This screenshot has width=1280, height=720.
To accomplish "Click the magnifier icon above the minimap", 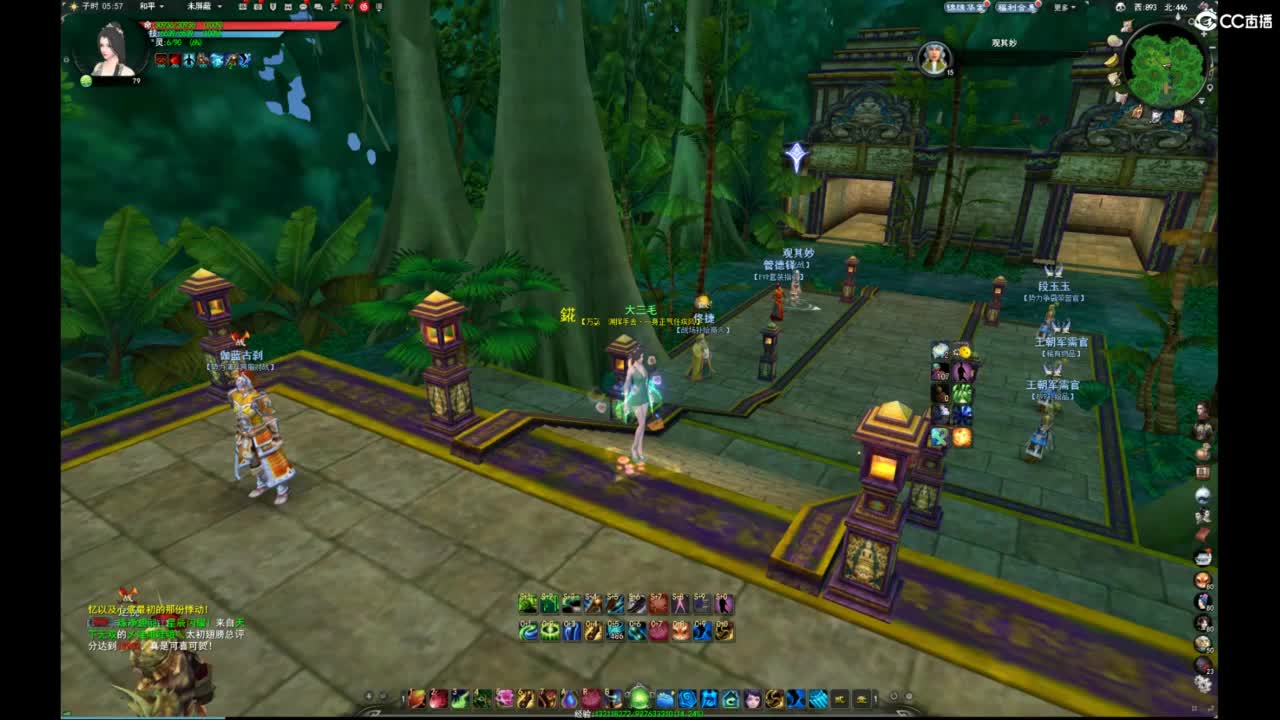I will [x=1190, y=22].
